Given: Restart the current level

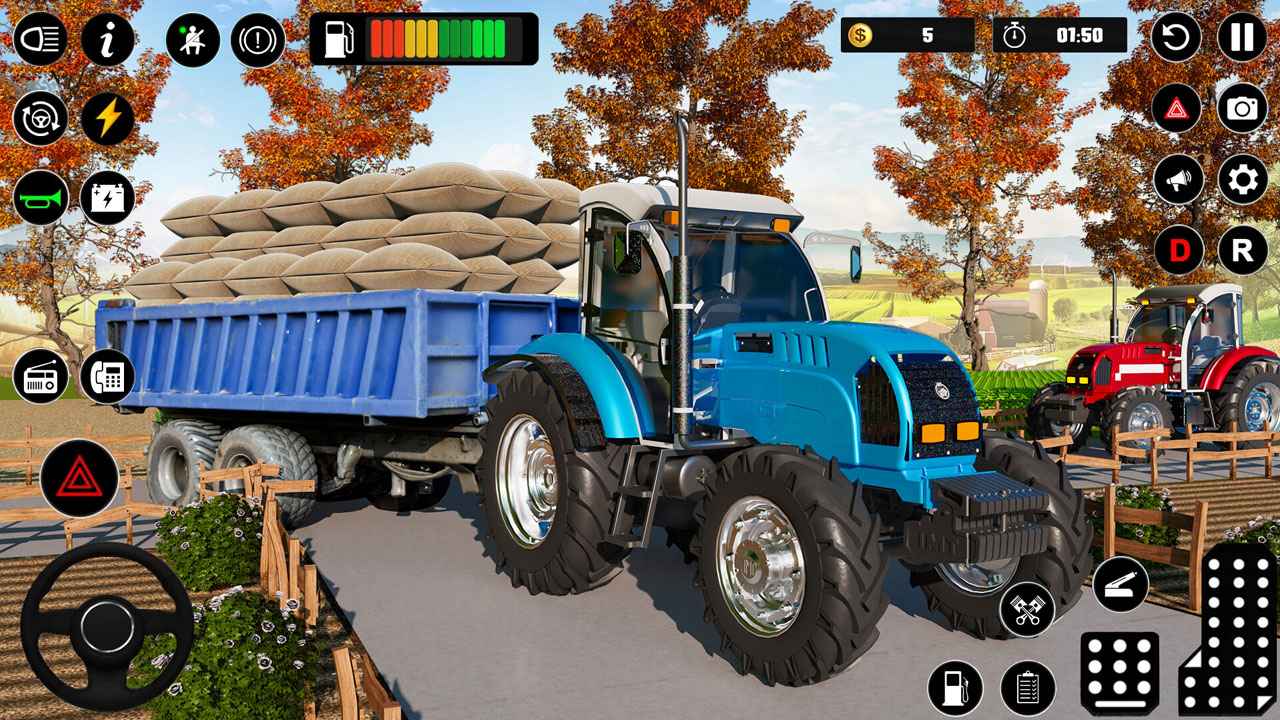Looking at the screenshot, I should point(1177,39).
